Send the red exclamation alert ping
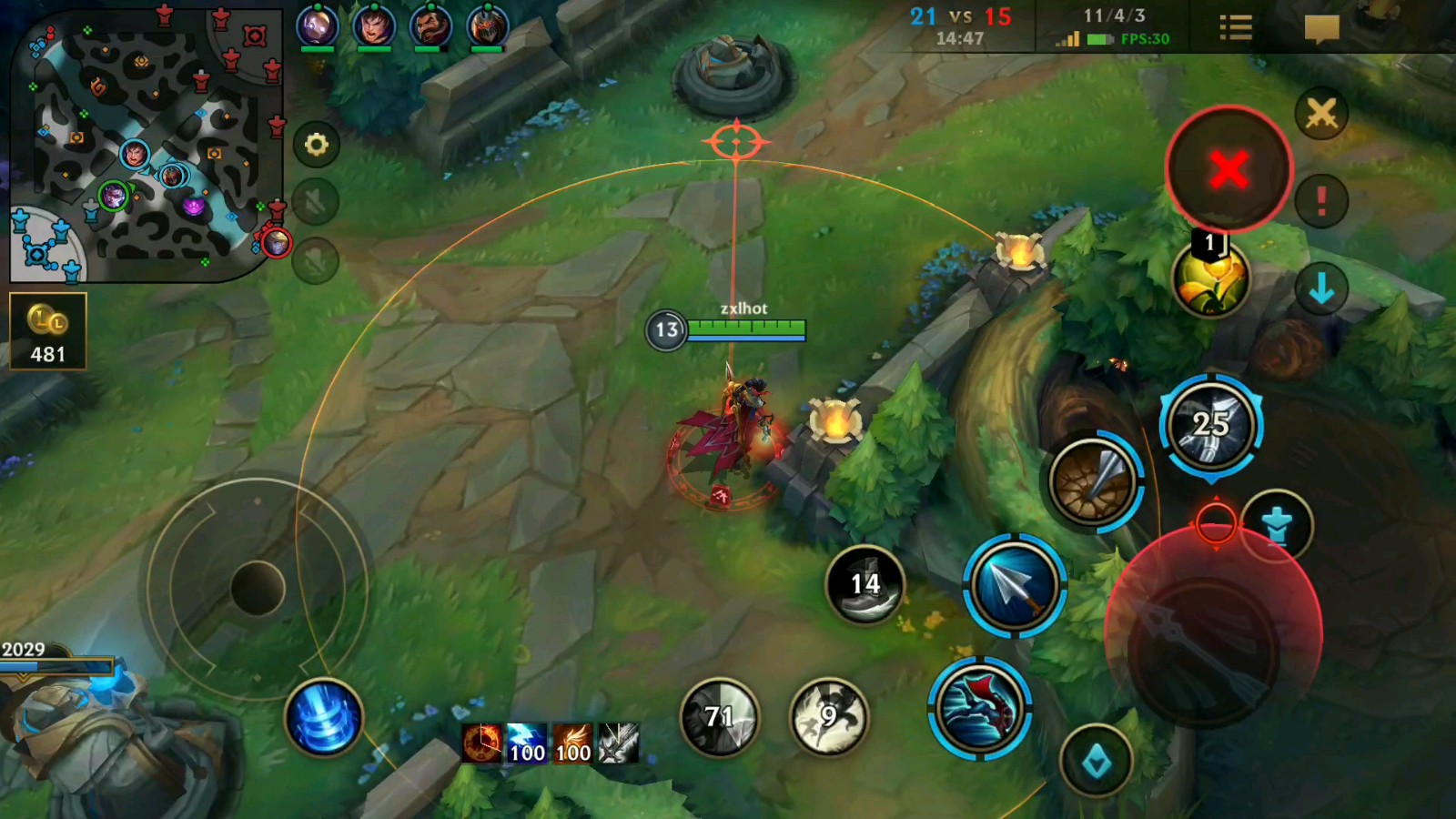 (1321, 201)
